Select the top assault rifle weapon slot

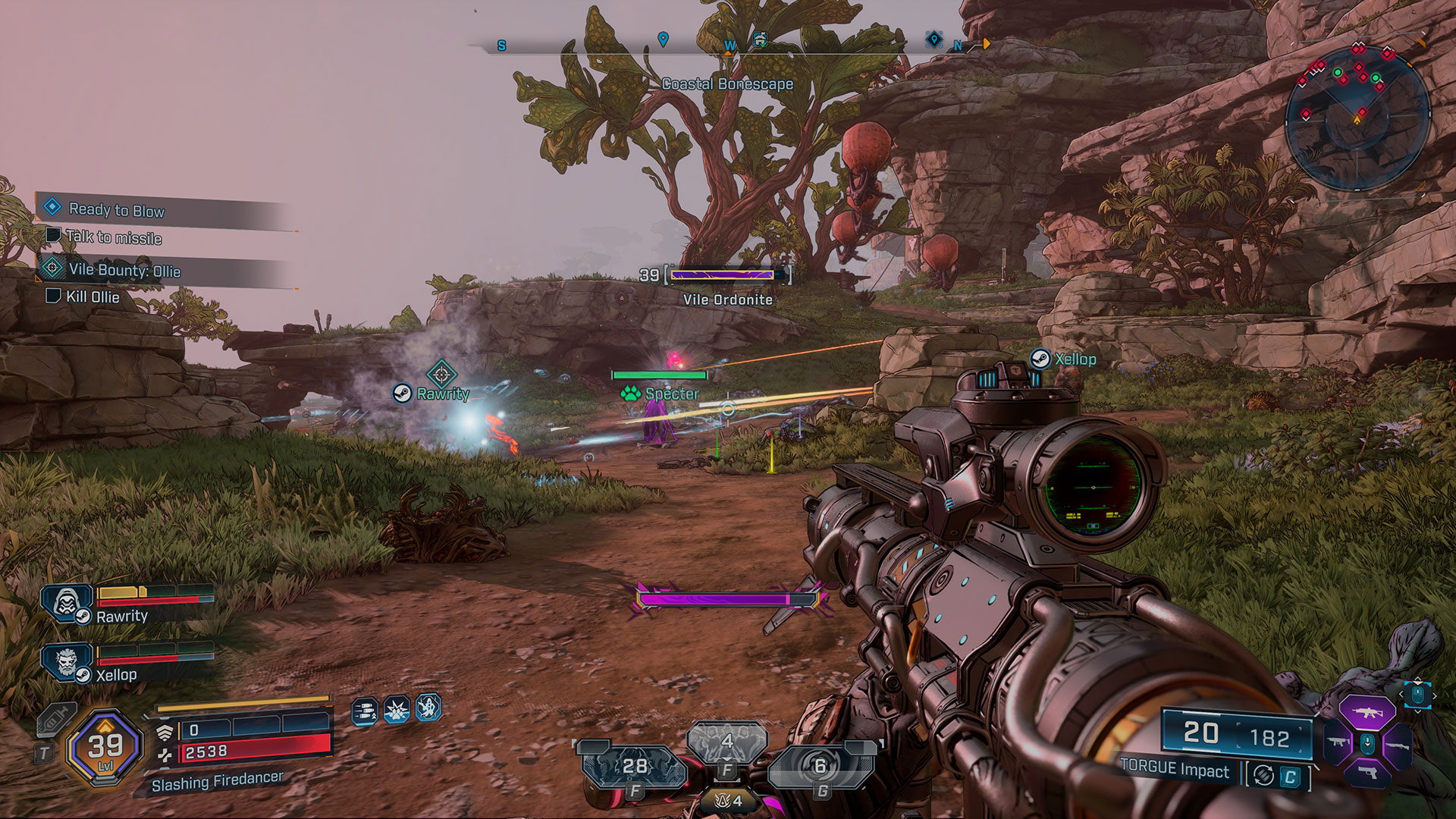coord(1367,713)
